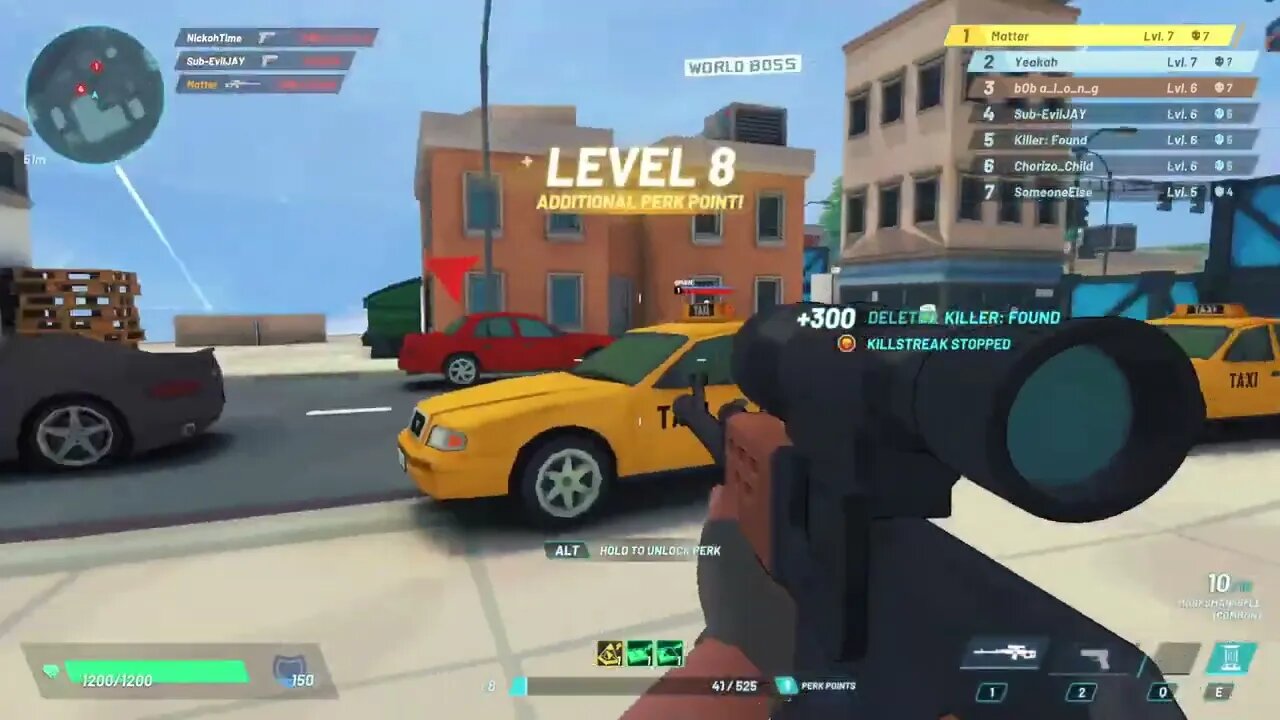Activate the teal ability icon above E
1280x720 pixels.
[x=1231, y=657]
